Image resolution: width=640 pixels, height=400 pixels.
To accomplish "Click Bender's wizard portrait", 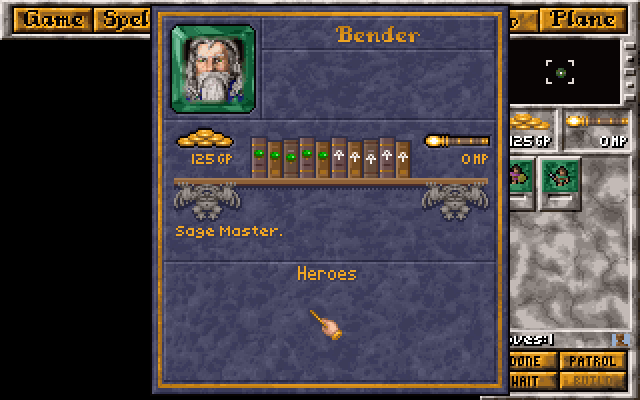I will point(213,66).
